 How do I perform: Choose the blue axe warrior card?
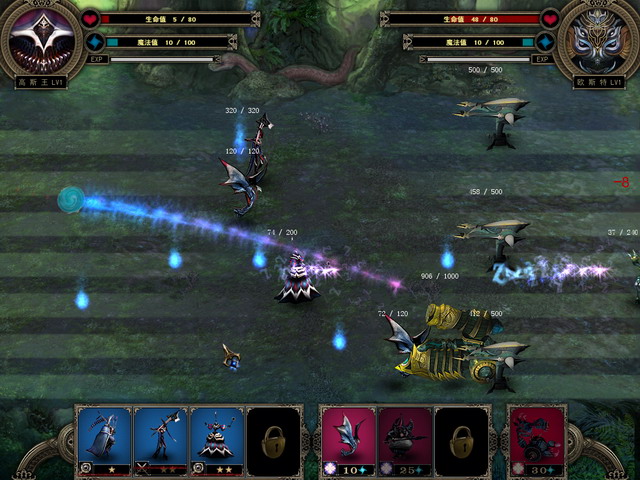click(160, 438)
